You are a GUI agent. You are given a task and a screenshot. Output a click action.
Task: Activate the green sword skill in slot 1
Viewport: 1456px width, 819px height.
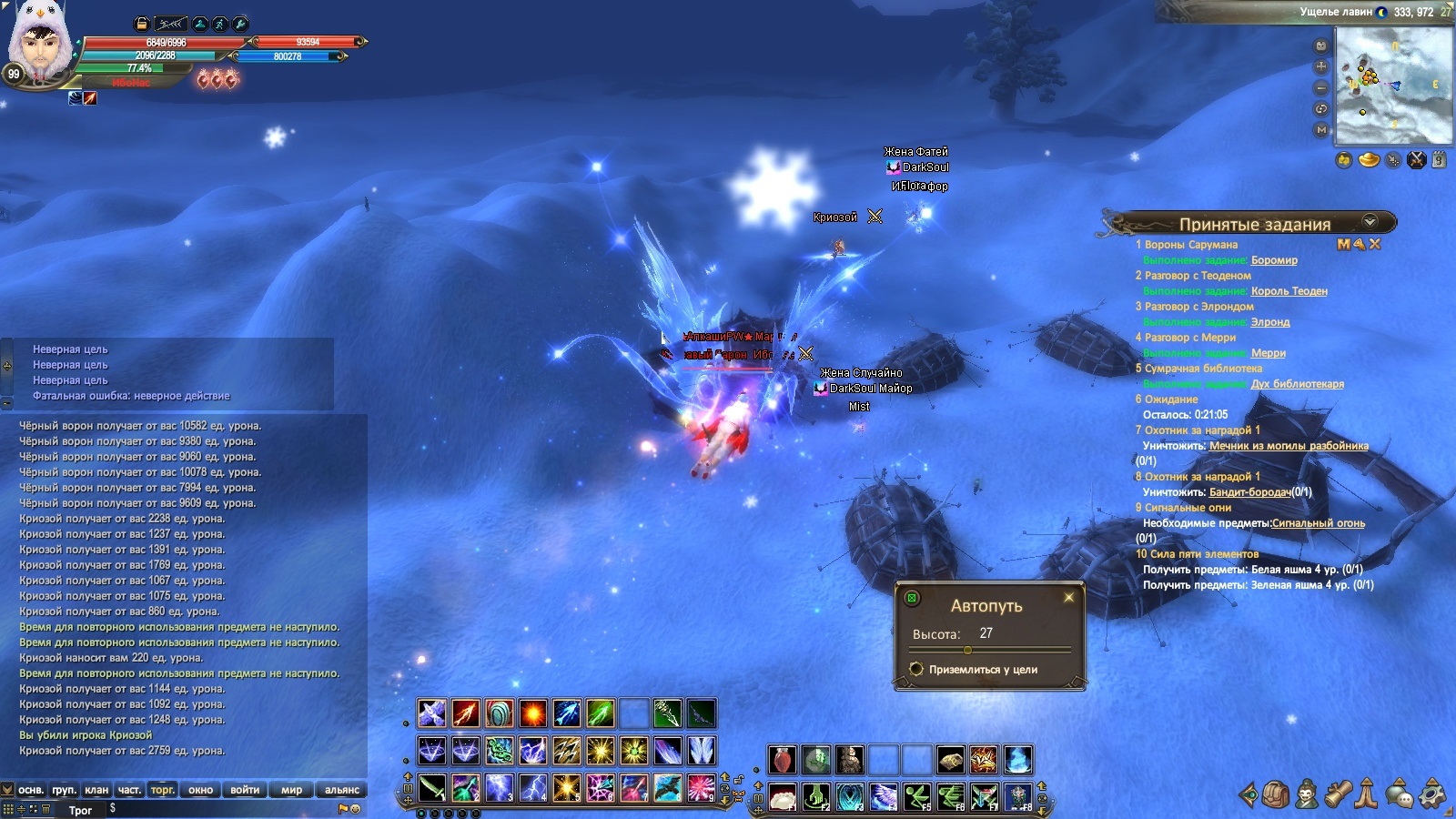[432, 788]
